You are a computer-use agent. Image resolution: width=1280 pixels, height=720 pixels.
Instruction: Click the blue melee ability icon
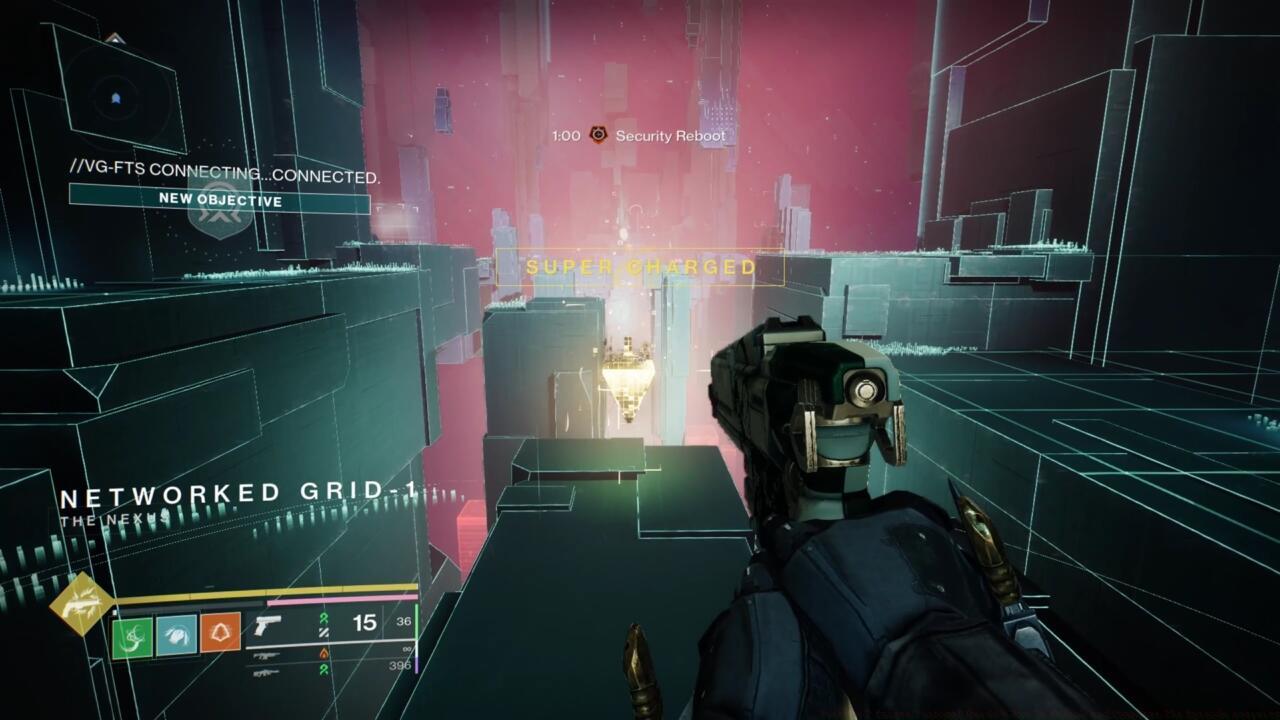175,633
